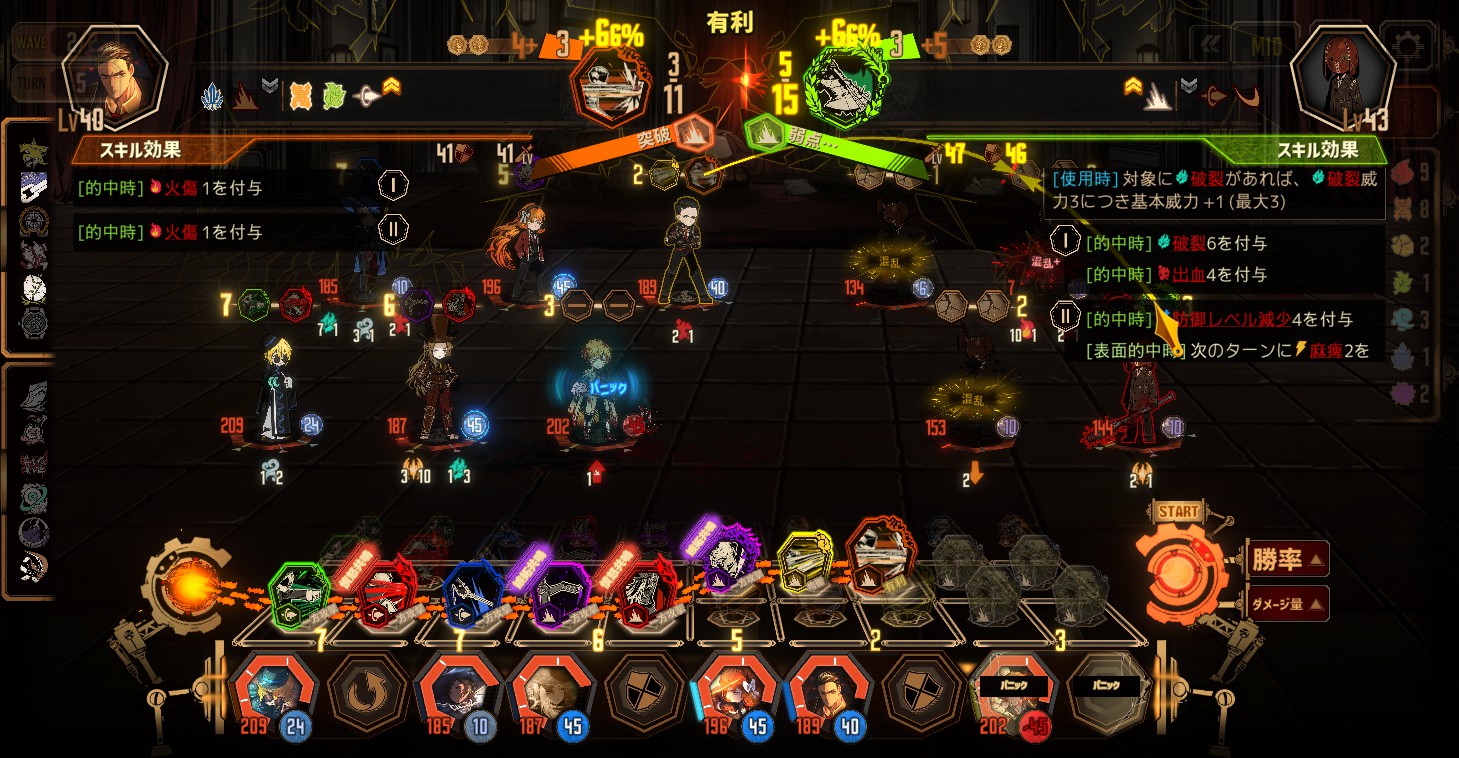Select the 勝率 win rate button

[x=1288, y=559]
